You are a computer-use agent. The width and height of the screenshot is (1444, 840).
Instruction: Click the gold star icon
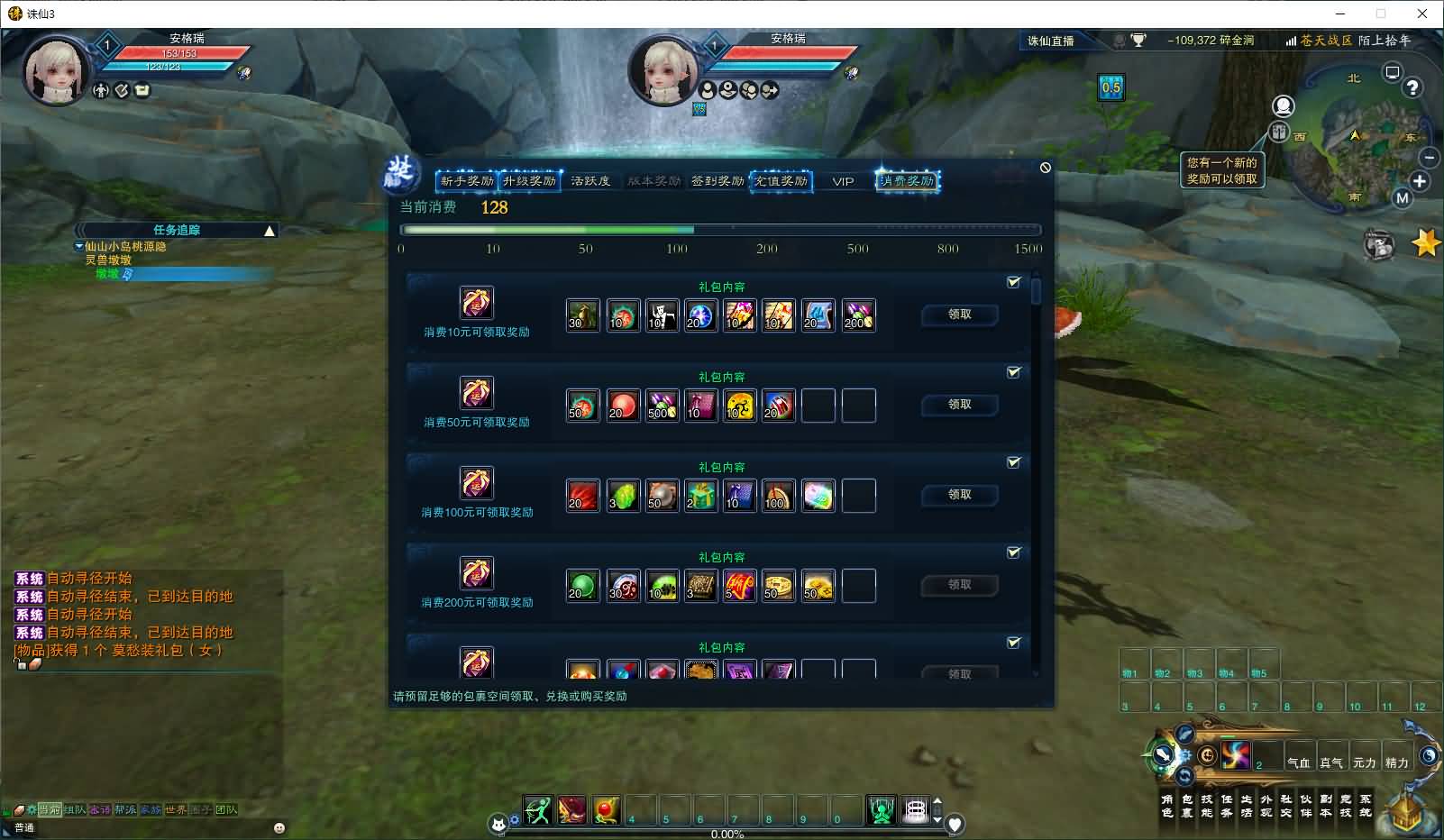pyautogui.click(x=1425, y=242)
